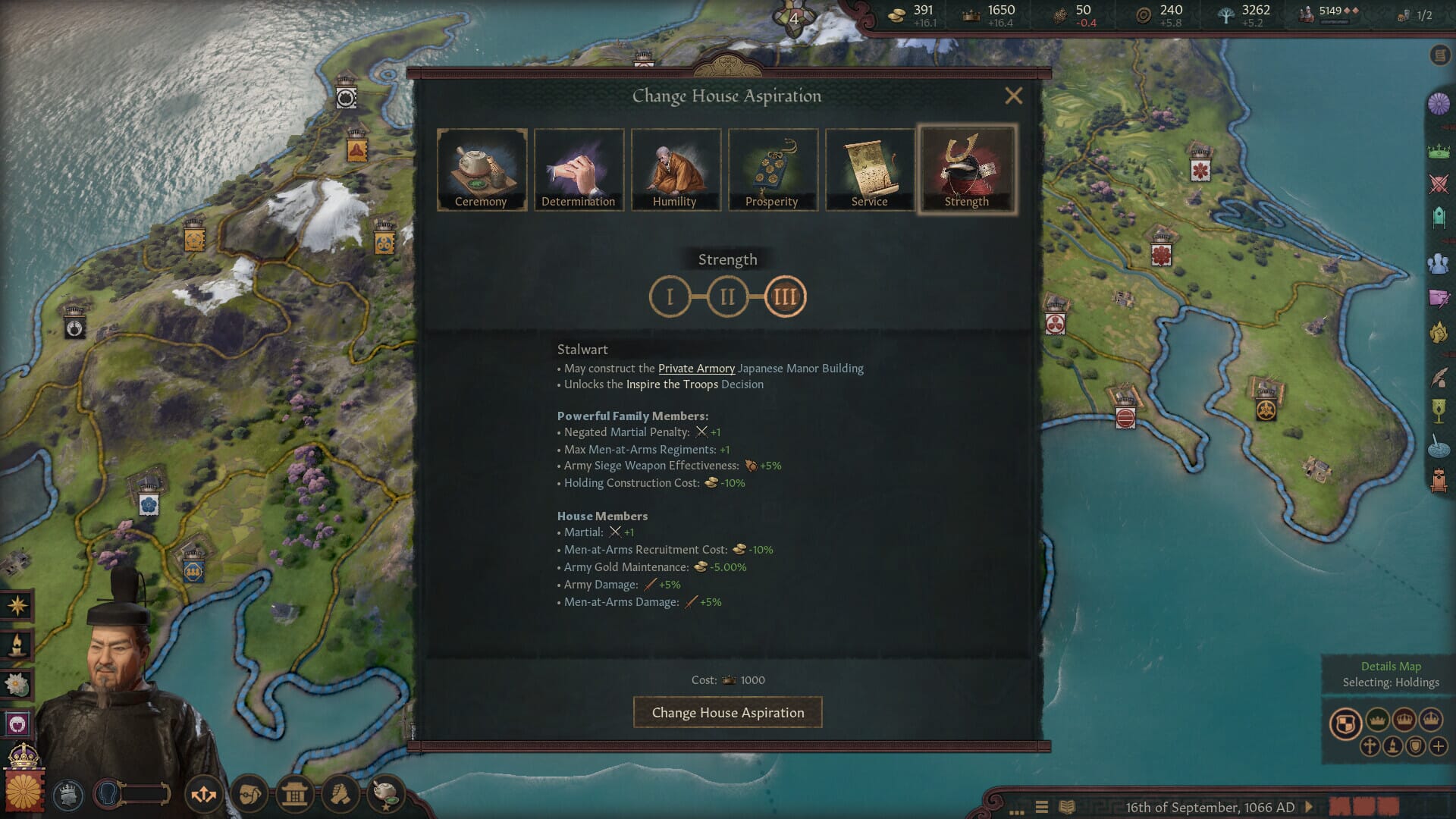The width and height of the screenshot is (1456, 819).
Task: Open the candle icon on left sidebar
Action: click(x=17, y=645)
